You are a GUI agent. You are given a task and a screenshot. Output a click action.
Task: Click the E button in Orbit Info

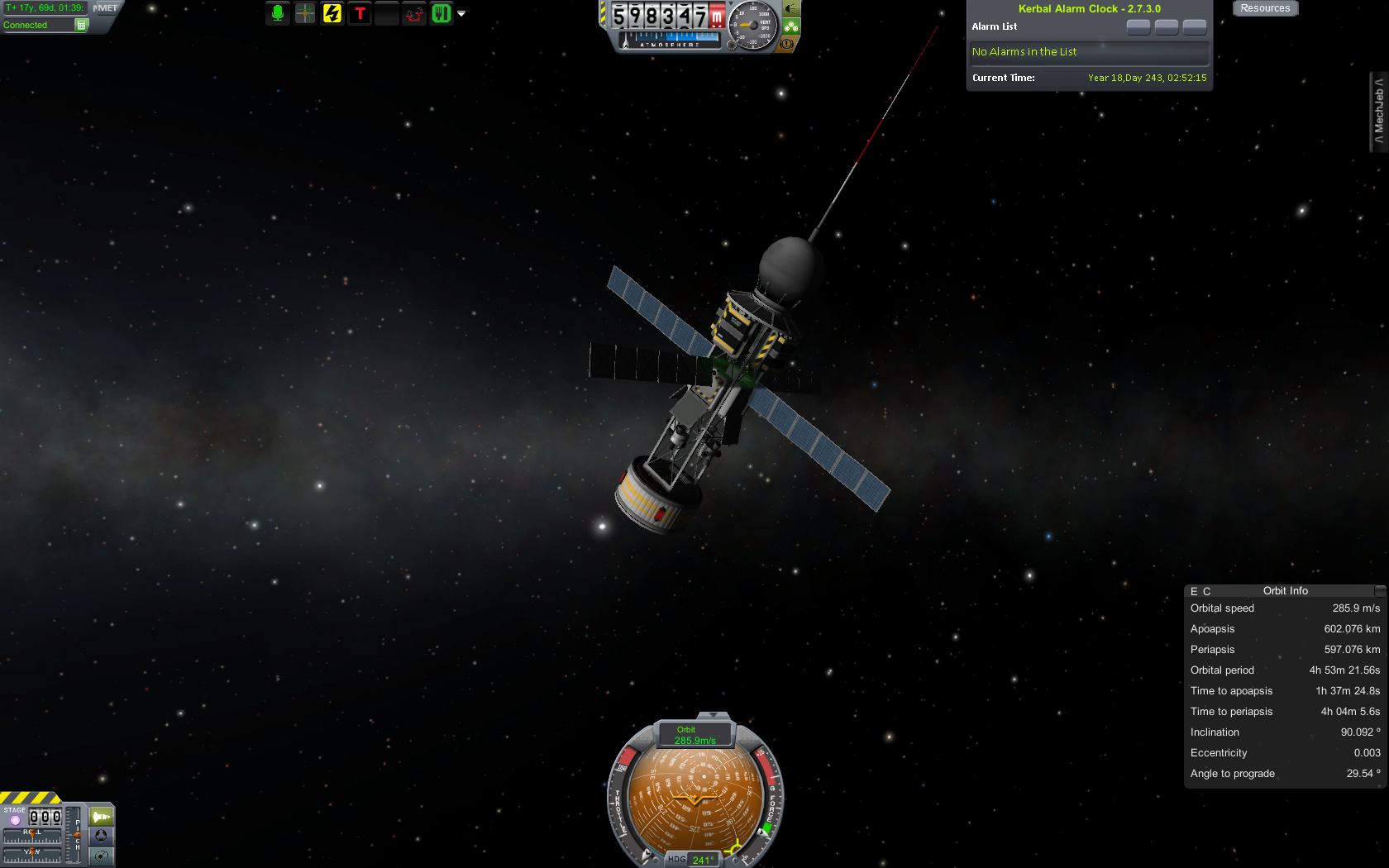pyautogui.click(x=1194, y=592)
